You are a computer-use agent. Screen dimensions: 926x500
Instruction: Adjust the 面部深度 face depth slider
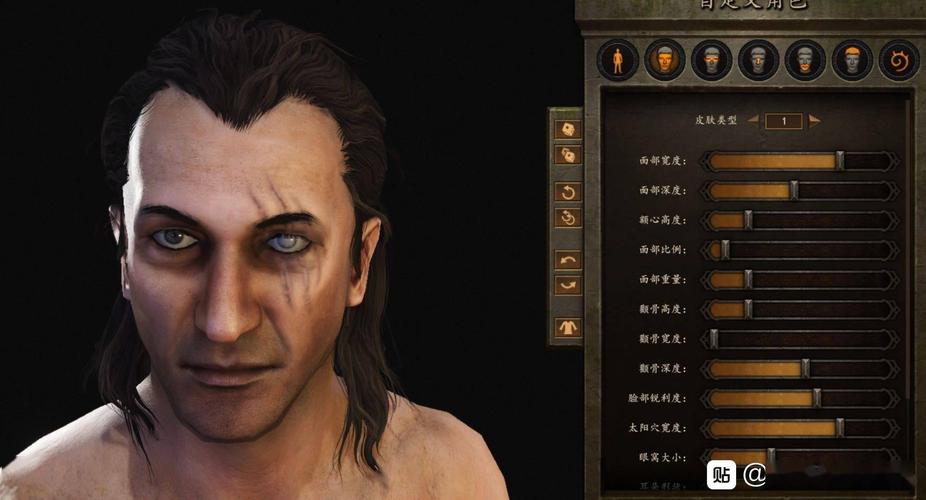pos(800,190)
